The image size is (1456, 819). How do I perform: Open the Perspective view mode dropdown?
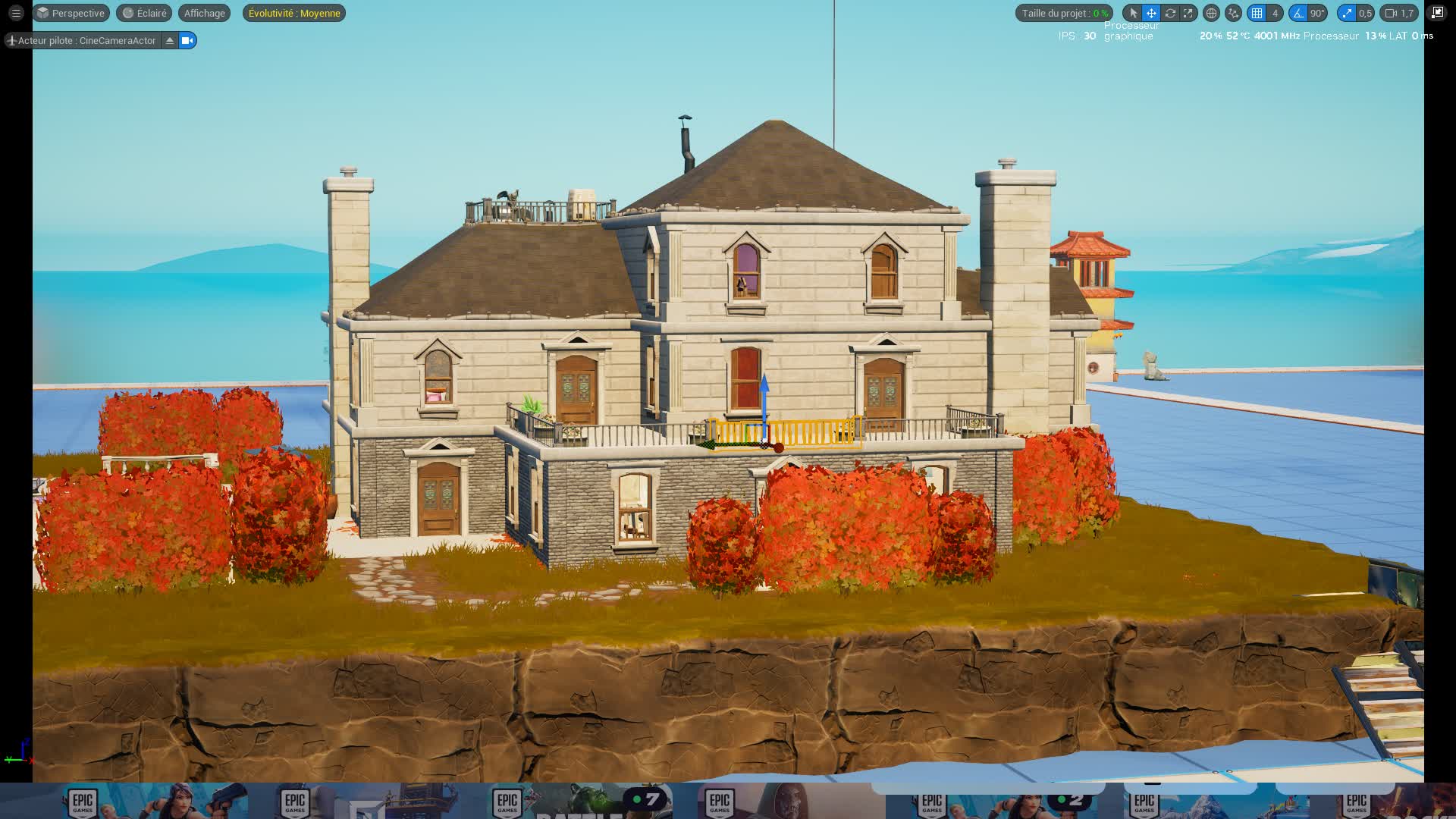pos(71,13)
